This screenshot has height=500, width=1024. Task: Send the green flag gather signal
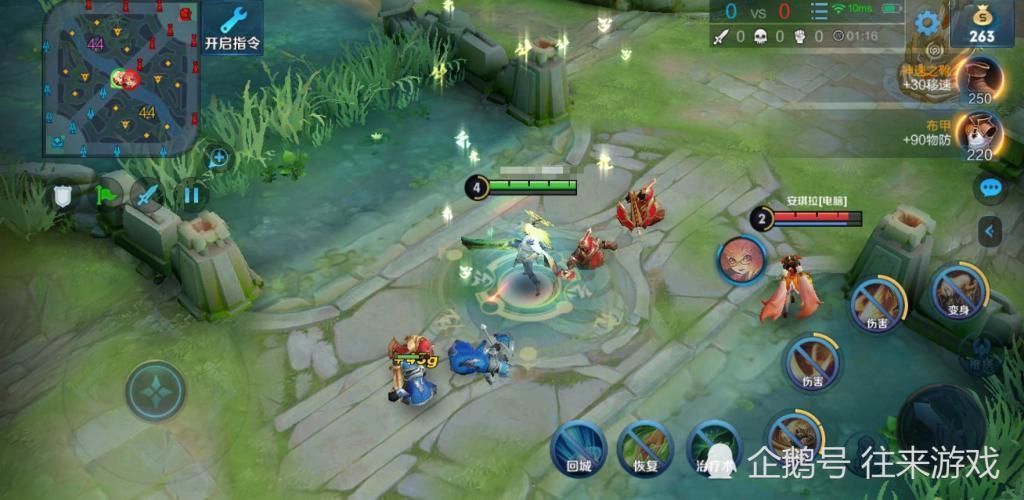pos(105,196)
